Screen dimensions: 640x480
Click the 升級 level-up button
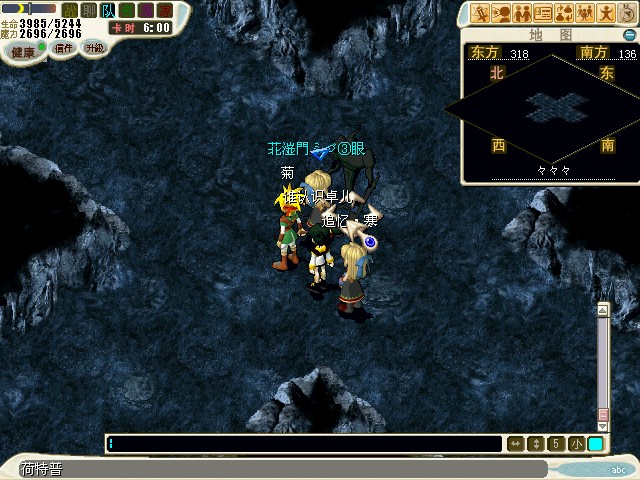[95, 47]
